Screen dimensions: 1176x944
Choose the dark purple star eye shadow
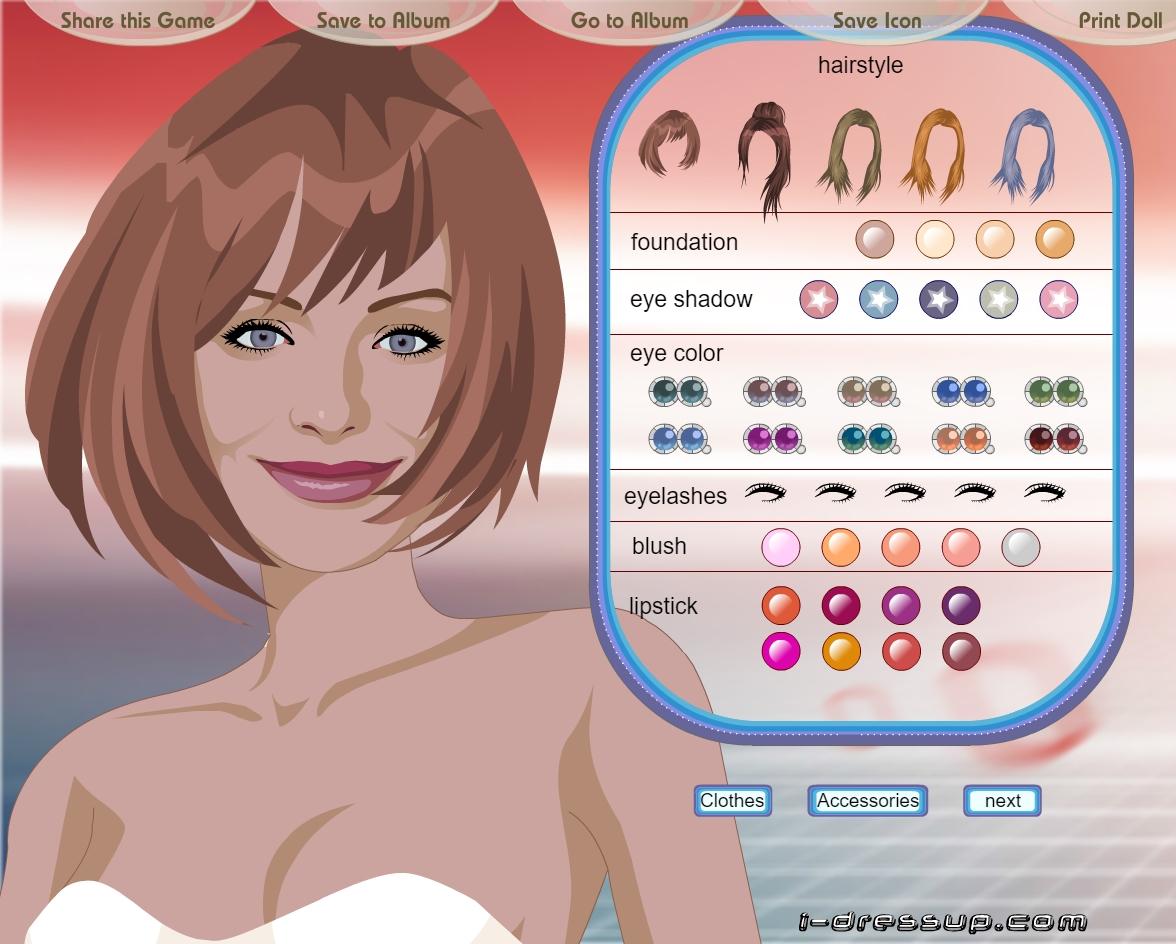pos(938,299)
